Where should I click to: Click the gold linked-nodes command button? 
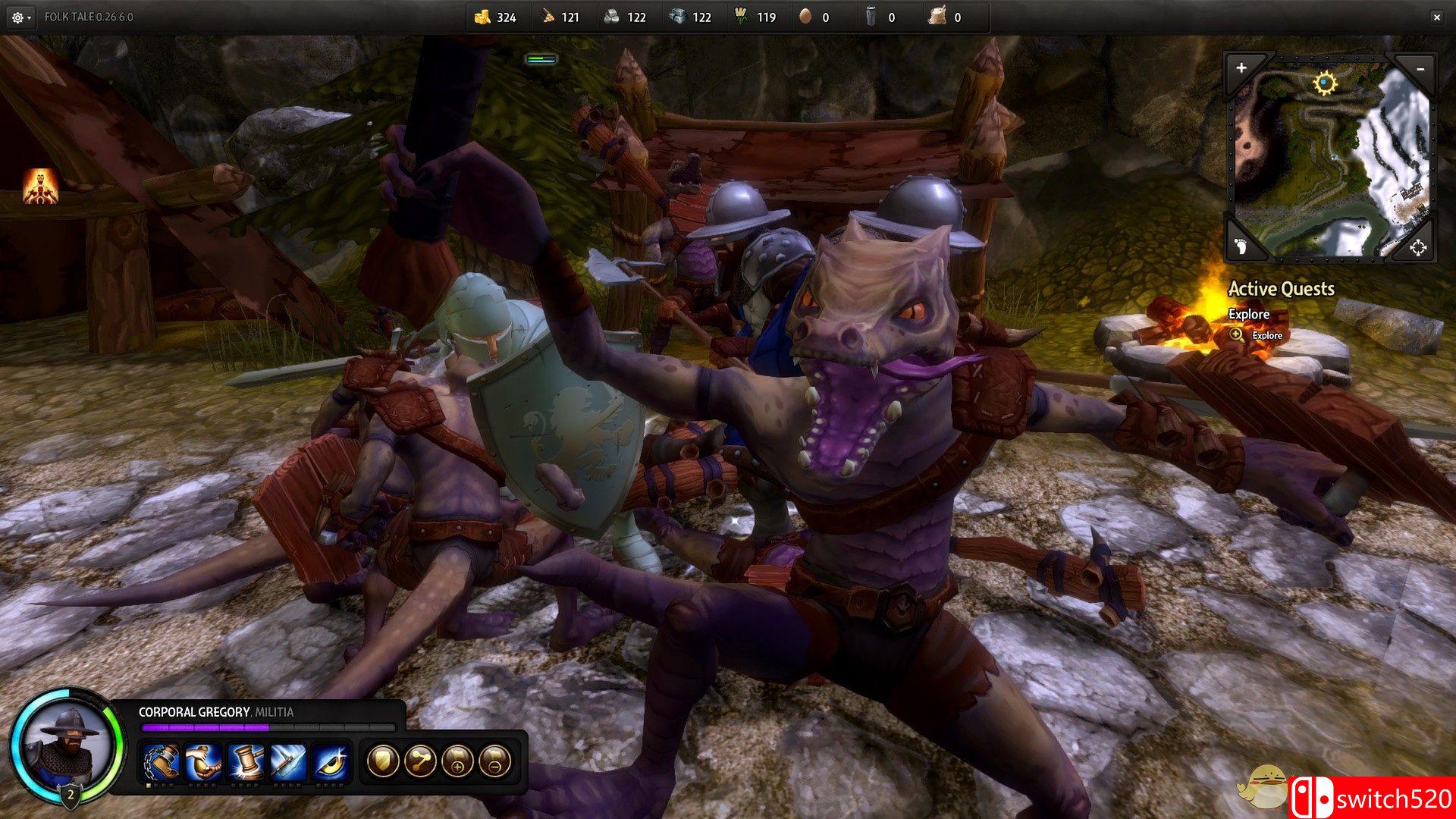point(420,761)
